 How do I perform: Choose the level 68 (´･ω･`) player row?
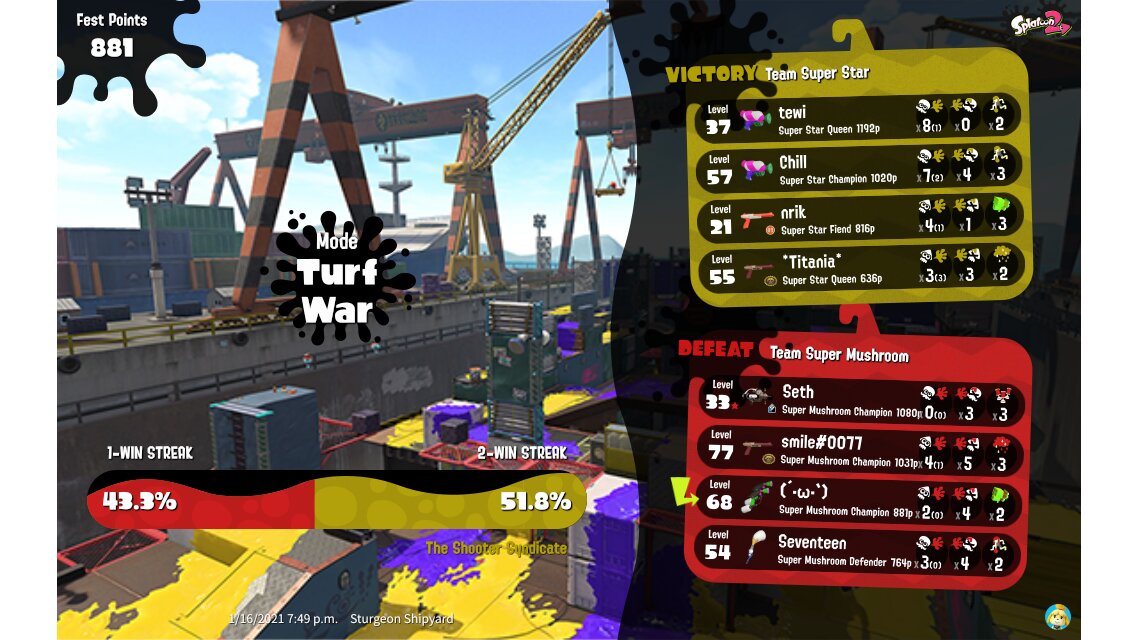[x=860, y=500]
